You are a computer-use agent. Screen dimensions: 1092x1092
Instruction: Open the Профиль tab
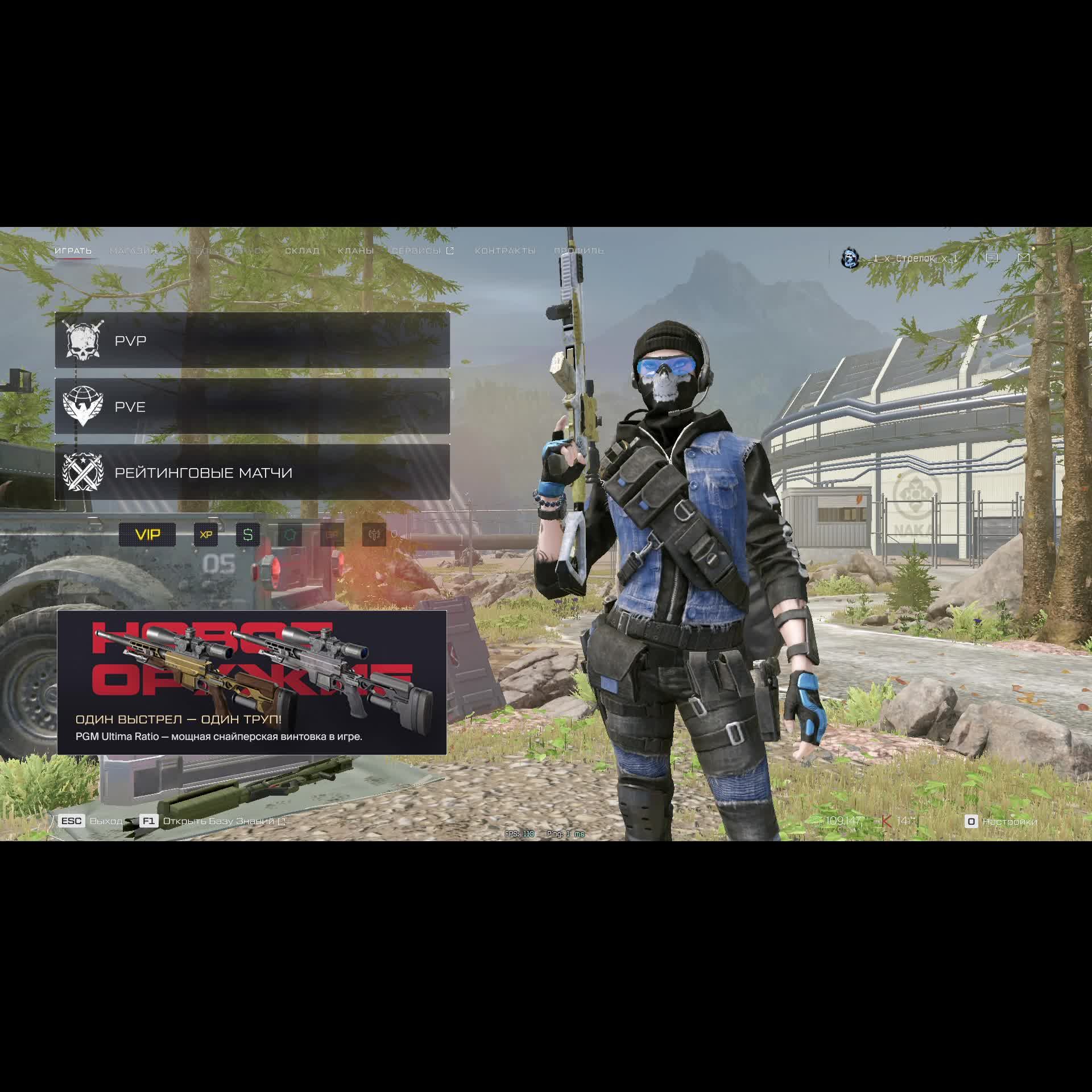579,251
